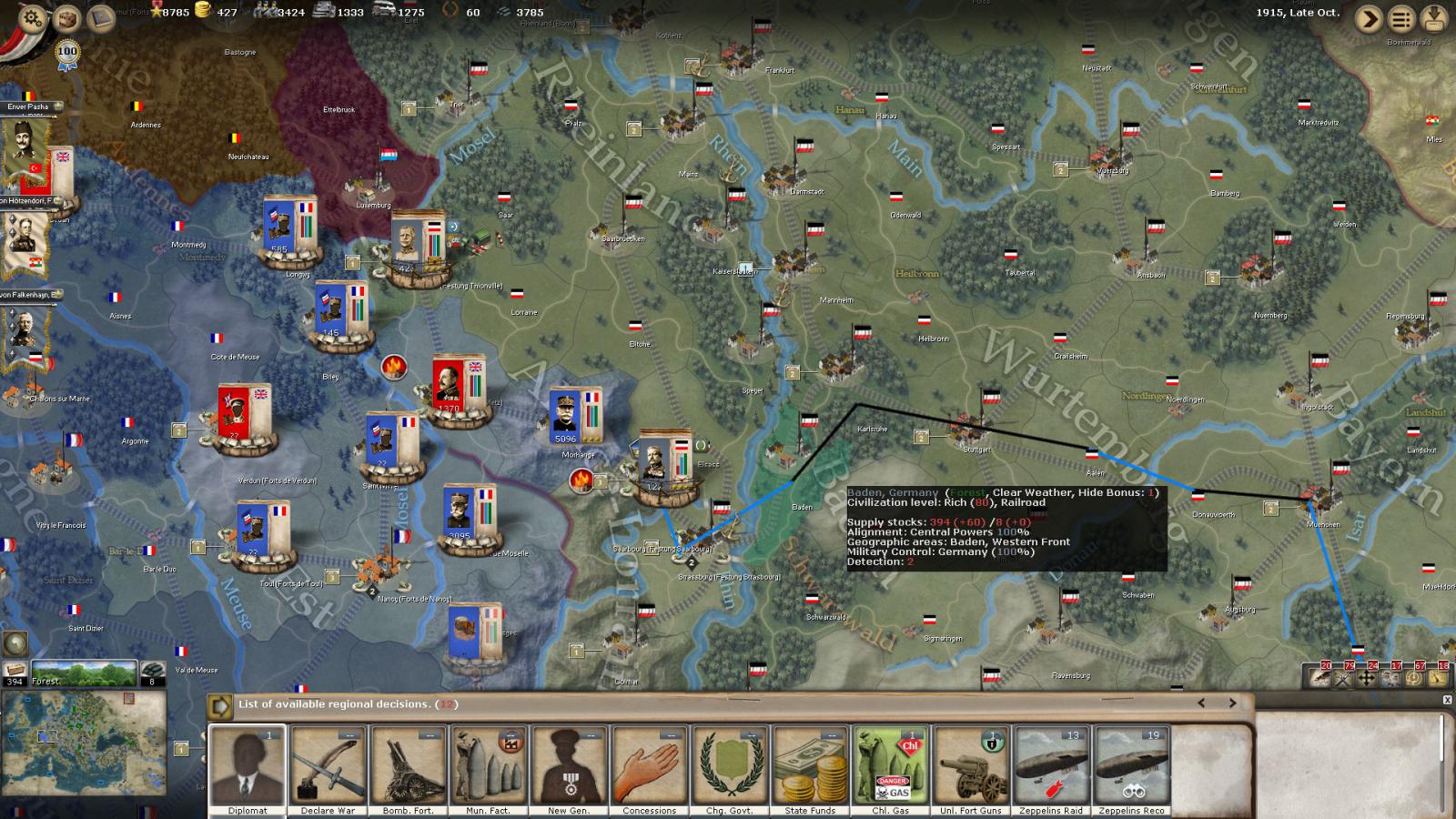
Task: Open the ledger book icon
Action: (x=100, y=16)
